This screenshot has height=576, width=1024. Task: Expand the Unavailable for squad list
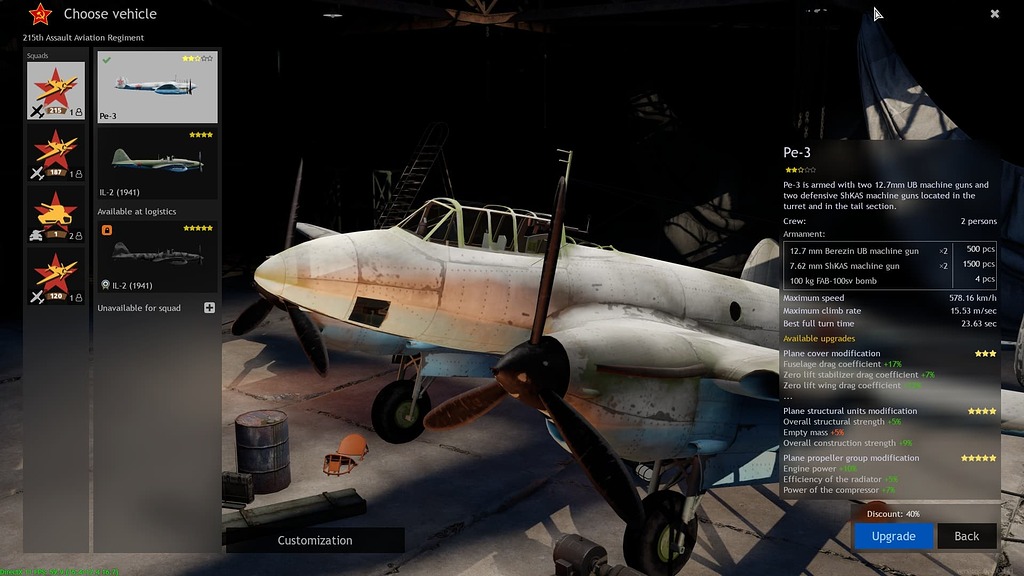click(209, 308)
